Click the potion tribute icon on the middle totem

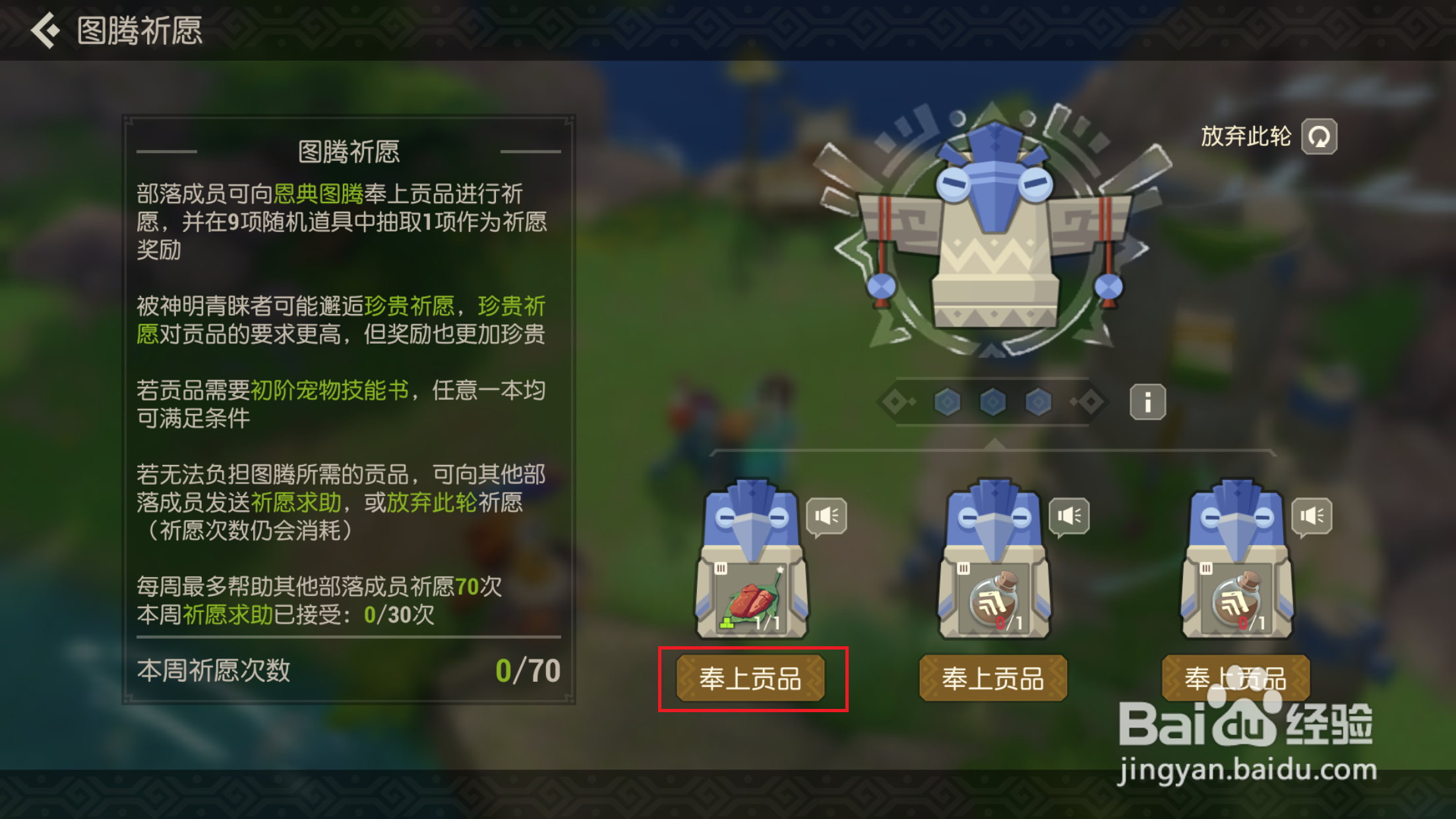(x=994, y=600)
